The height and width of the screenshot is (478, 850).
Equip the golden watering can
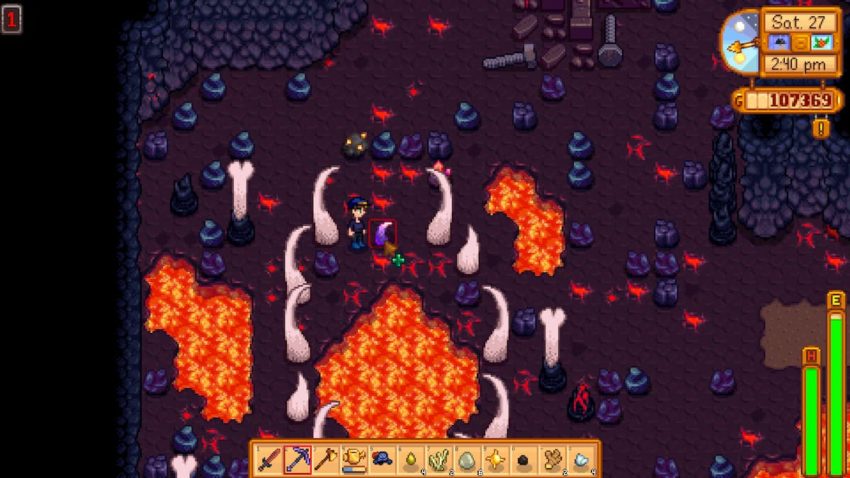[353, 459]
